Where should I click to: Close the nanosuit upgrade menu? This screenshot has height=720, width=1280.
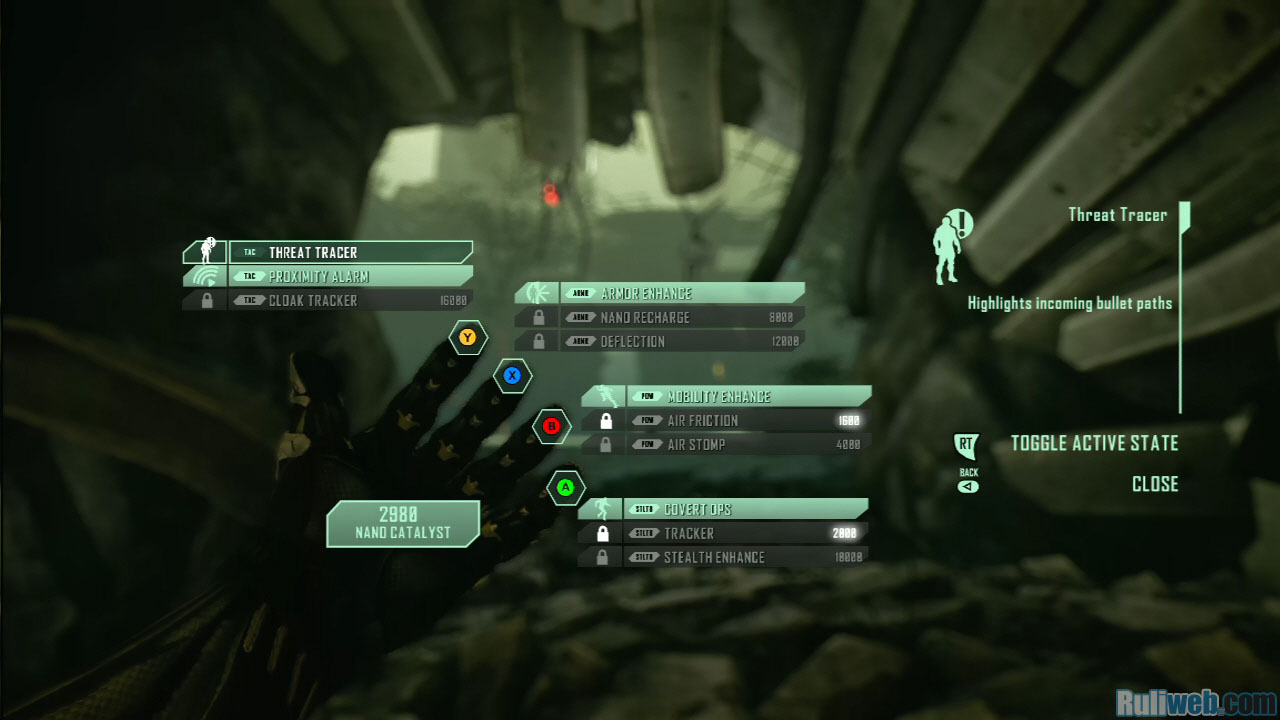tap(1154, 484)
